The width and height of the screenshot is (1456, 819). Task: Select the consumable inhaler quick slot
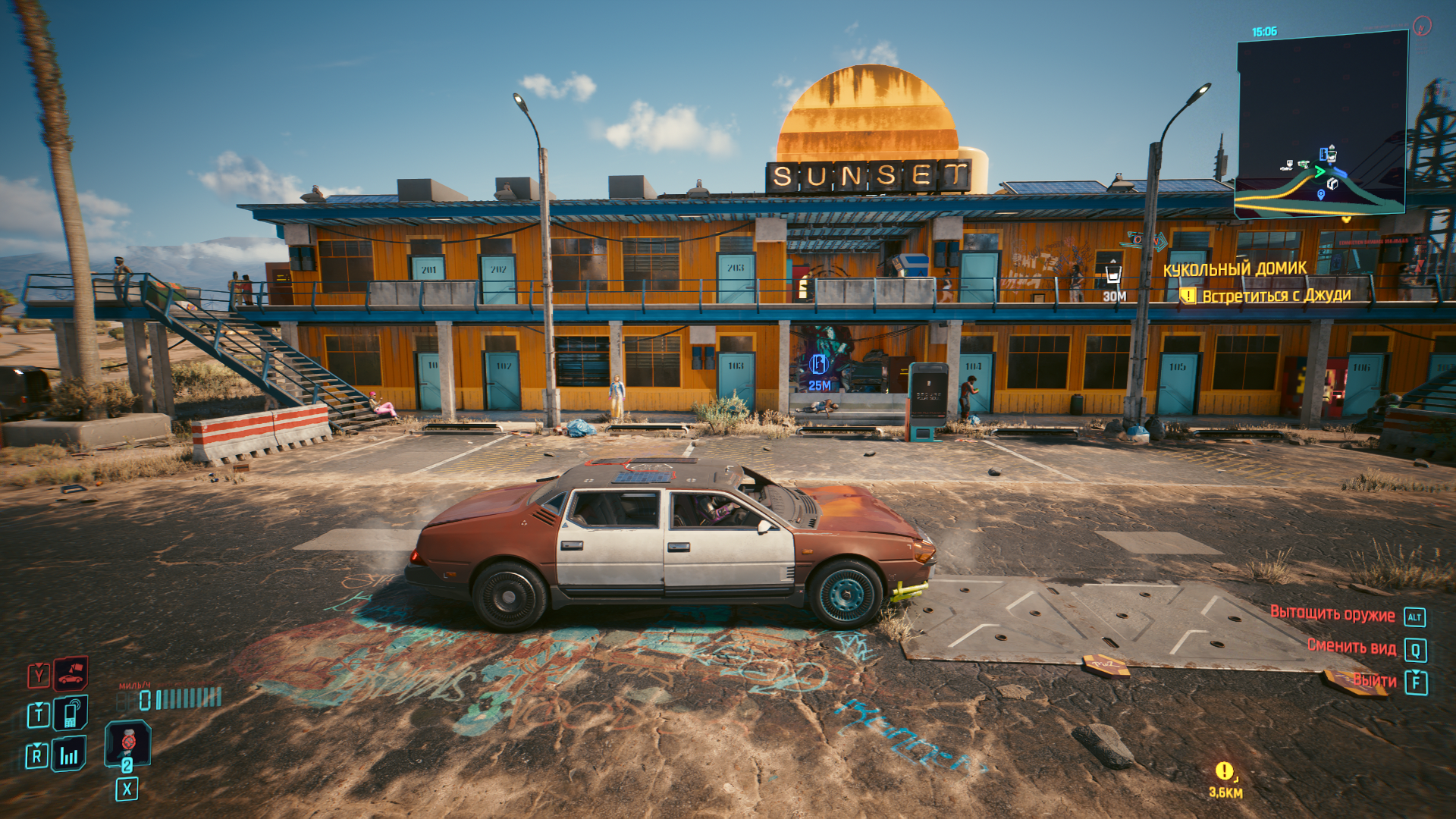click(127, 742)
